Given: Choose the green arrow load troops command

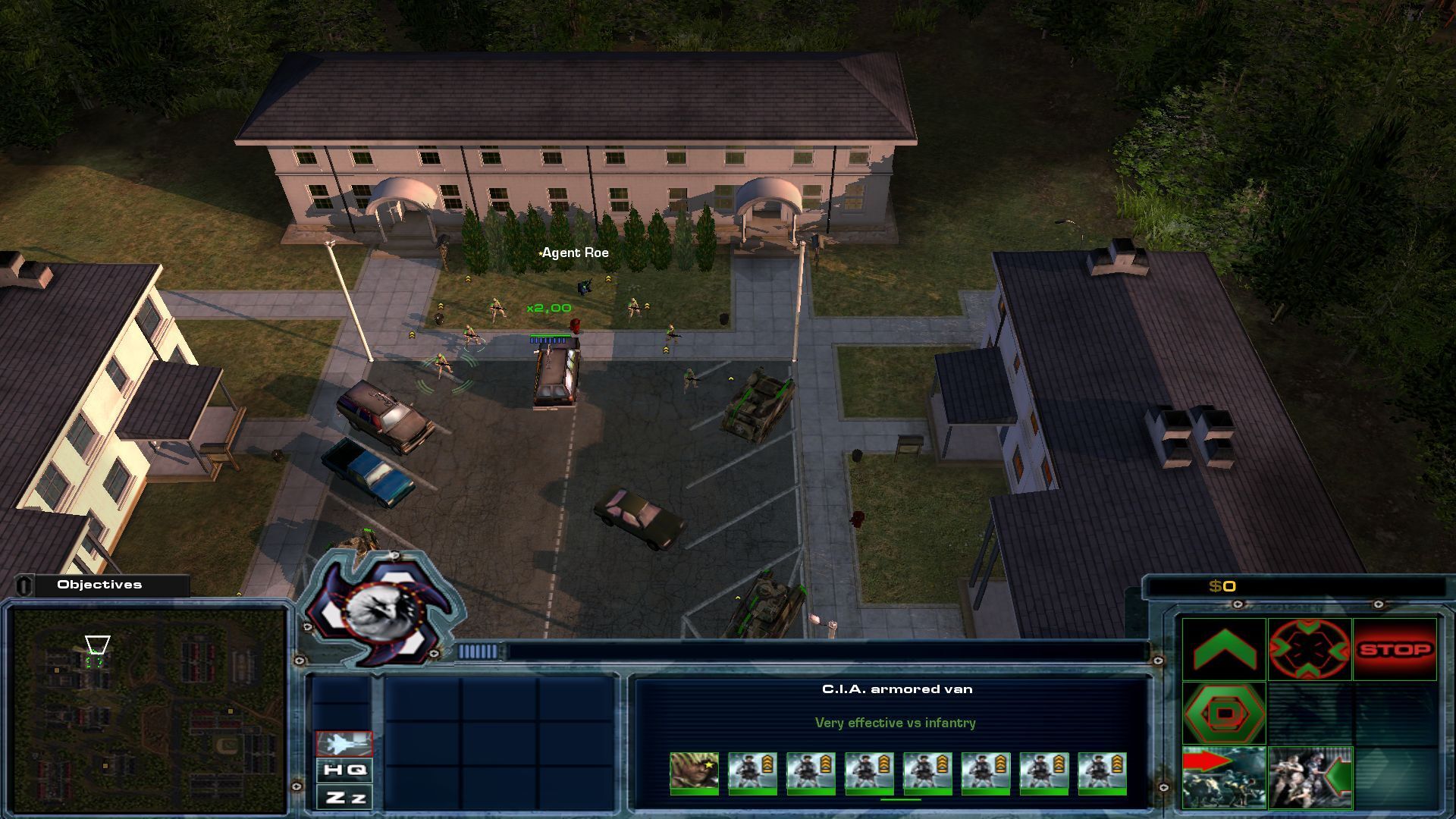Looking at the screenshot, I should click(x=1310, y=777).
